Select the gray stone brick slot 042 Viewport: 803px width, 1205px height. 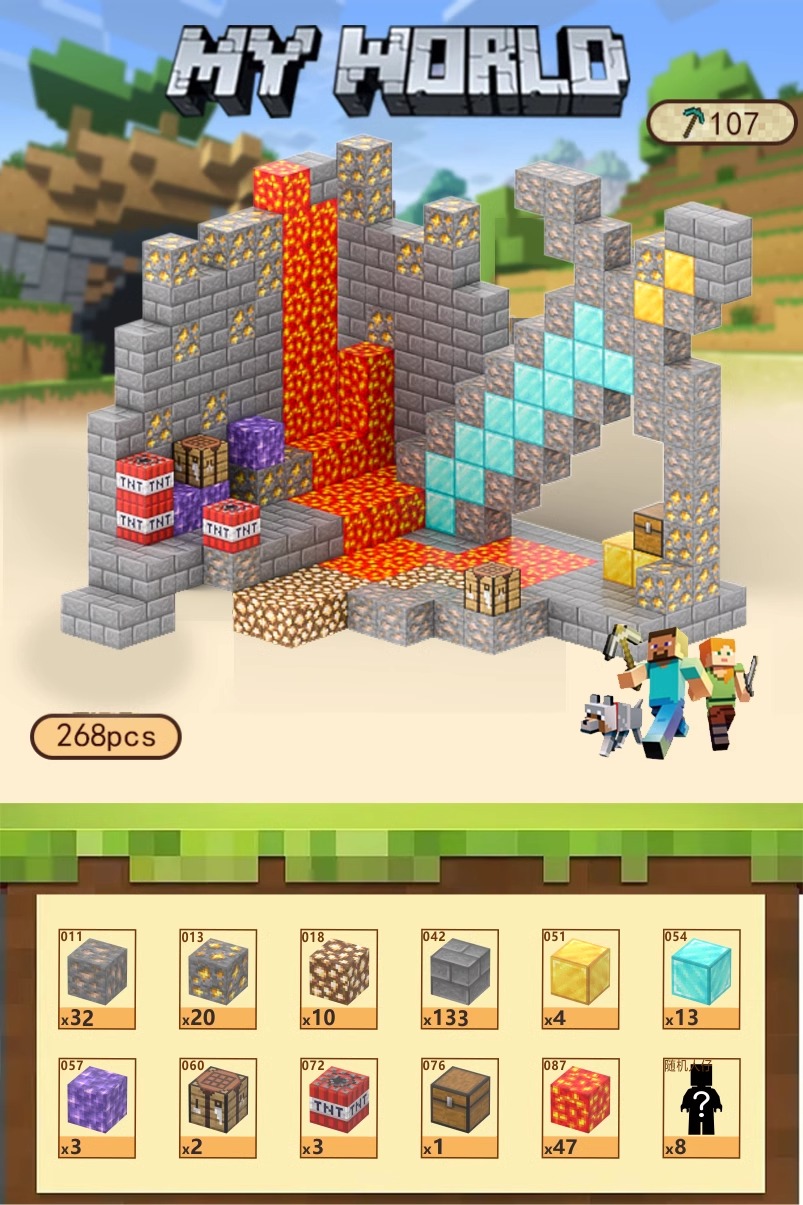pyautogui.click(x=459, y=977)
